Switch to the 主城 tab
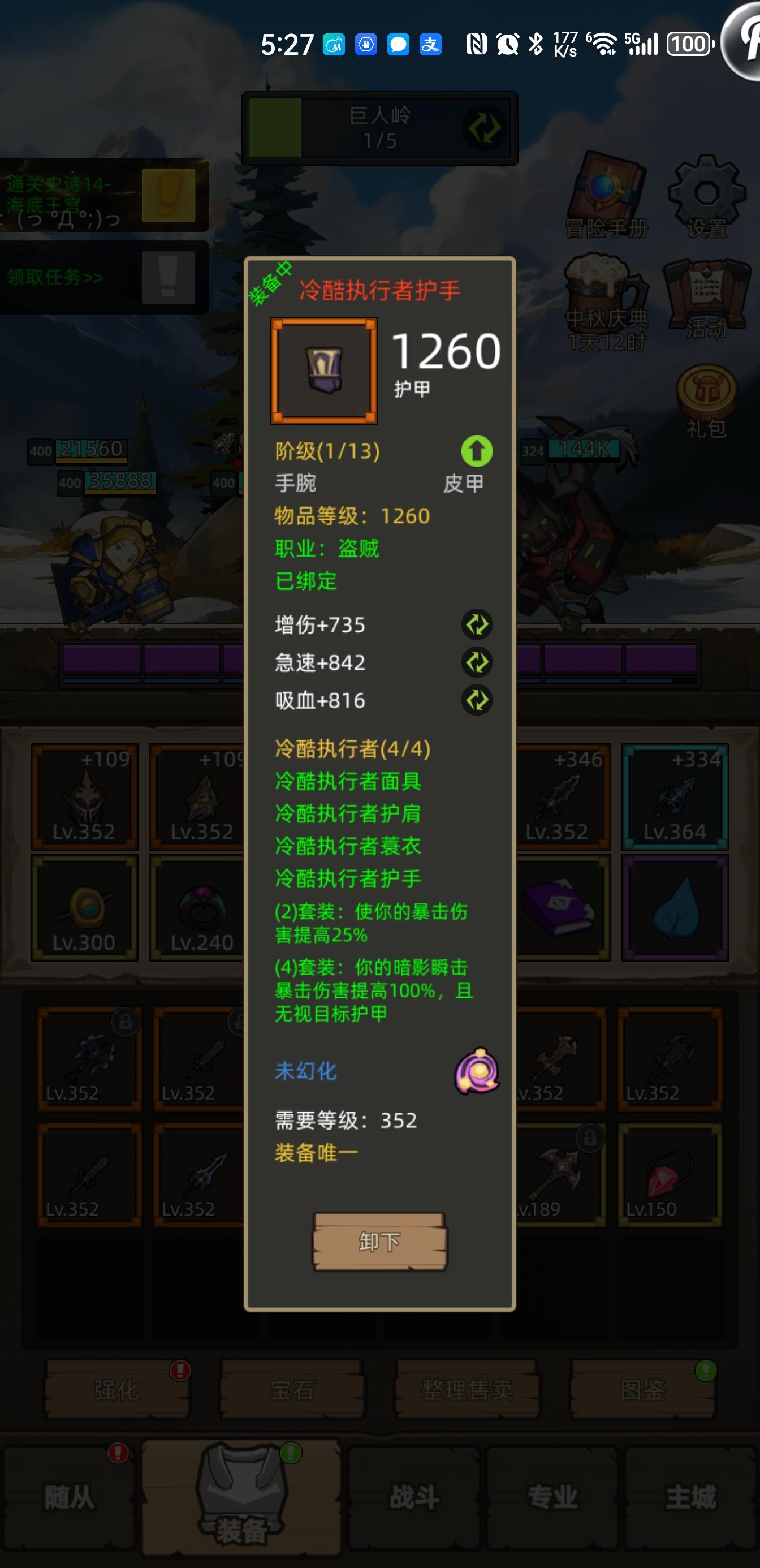Image resolution: width=760 pixels, height=1568 pixels. click(690, 1497)
